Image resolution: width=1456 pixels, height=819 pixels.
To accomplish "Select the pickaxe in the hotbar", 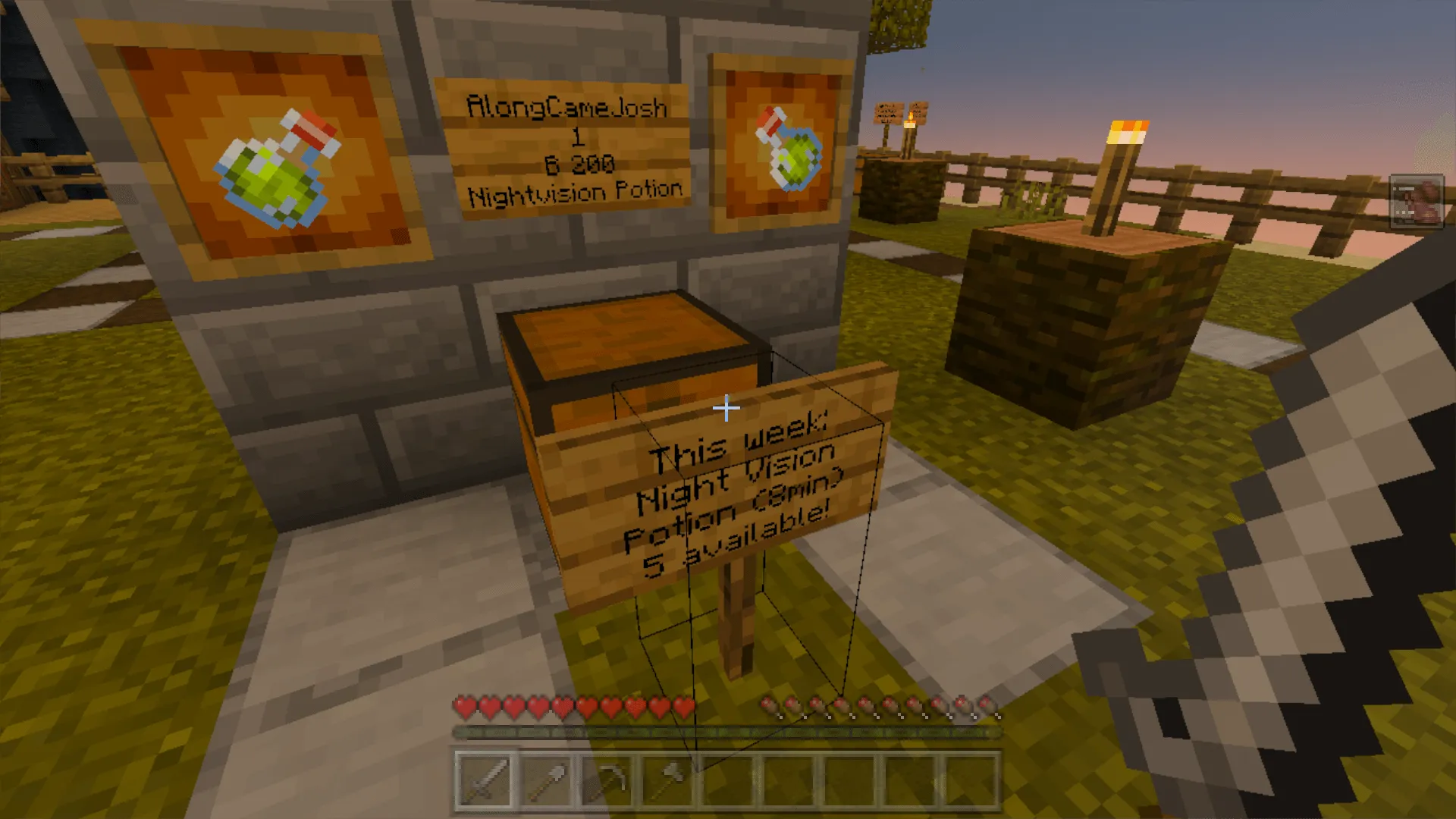I will click(609, 780).
